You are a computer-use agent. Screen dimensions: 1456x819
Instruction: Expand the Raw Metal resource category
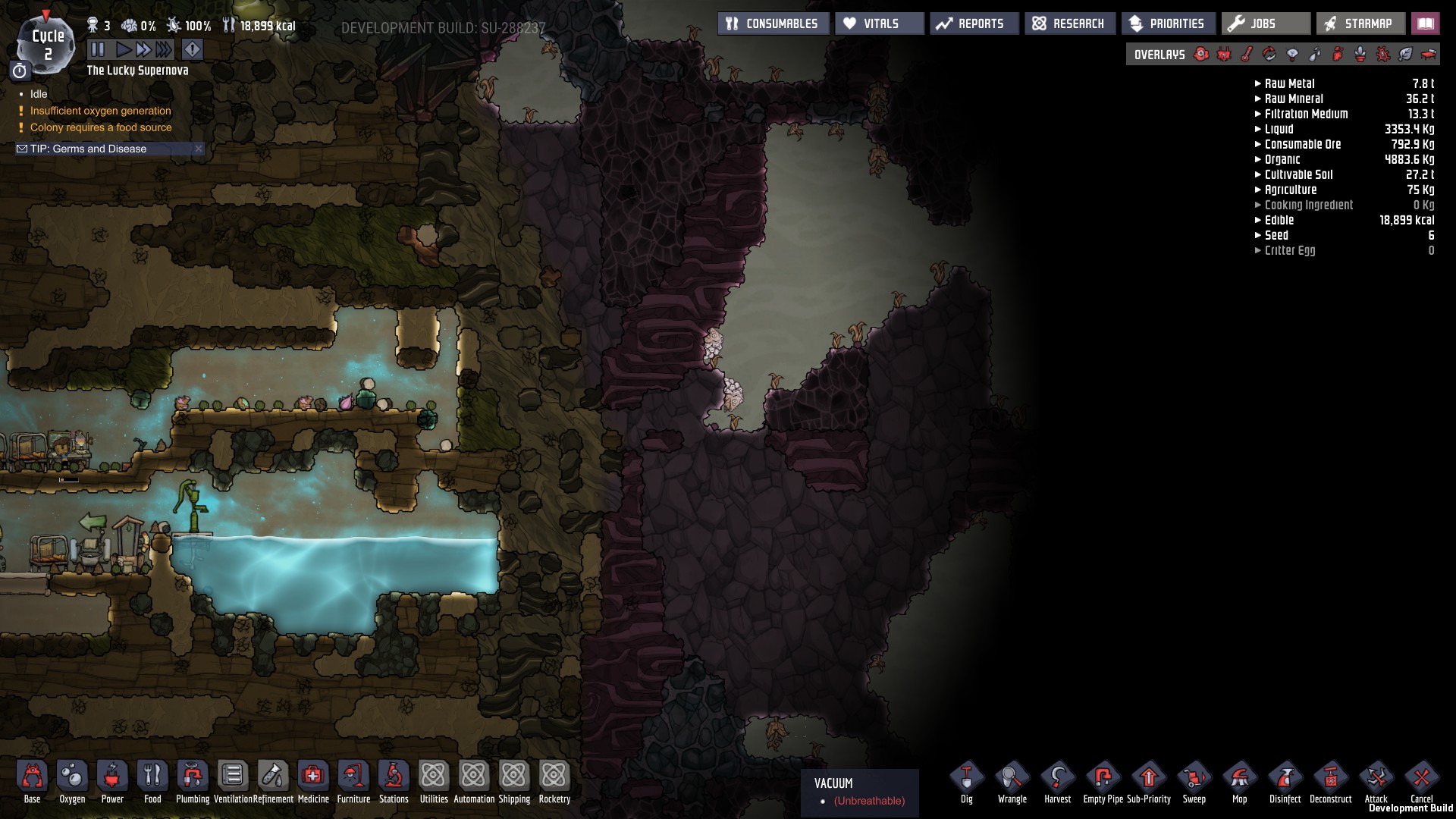1289,83
